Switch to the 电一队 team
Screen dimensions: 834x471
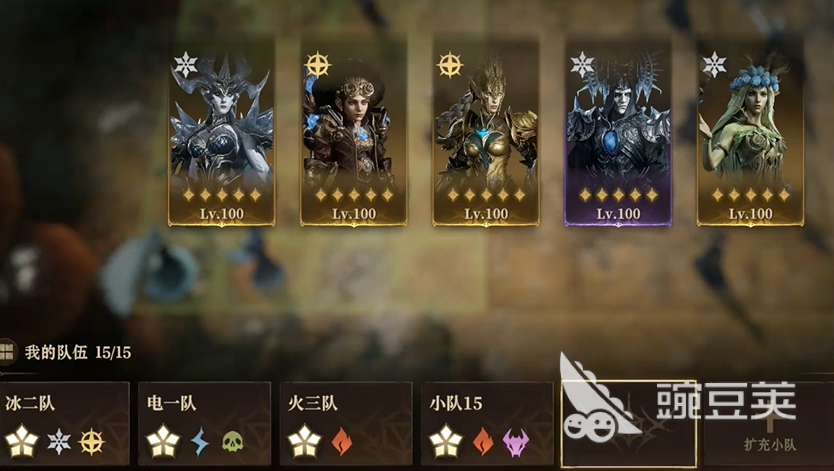[204, 425]
